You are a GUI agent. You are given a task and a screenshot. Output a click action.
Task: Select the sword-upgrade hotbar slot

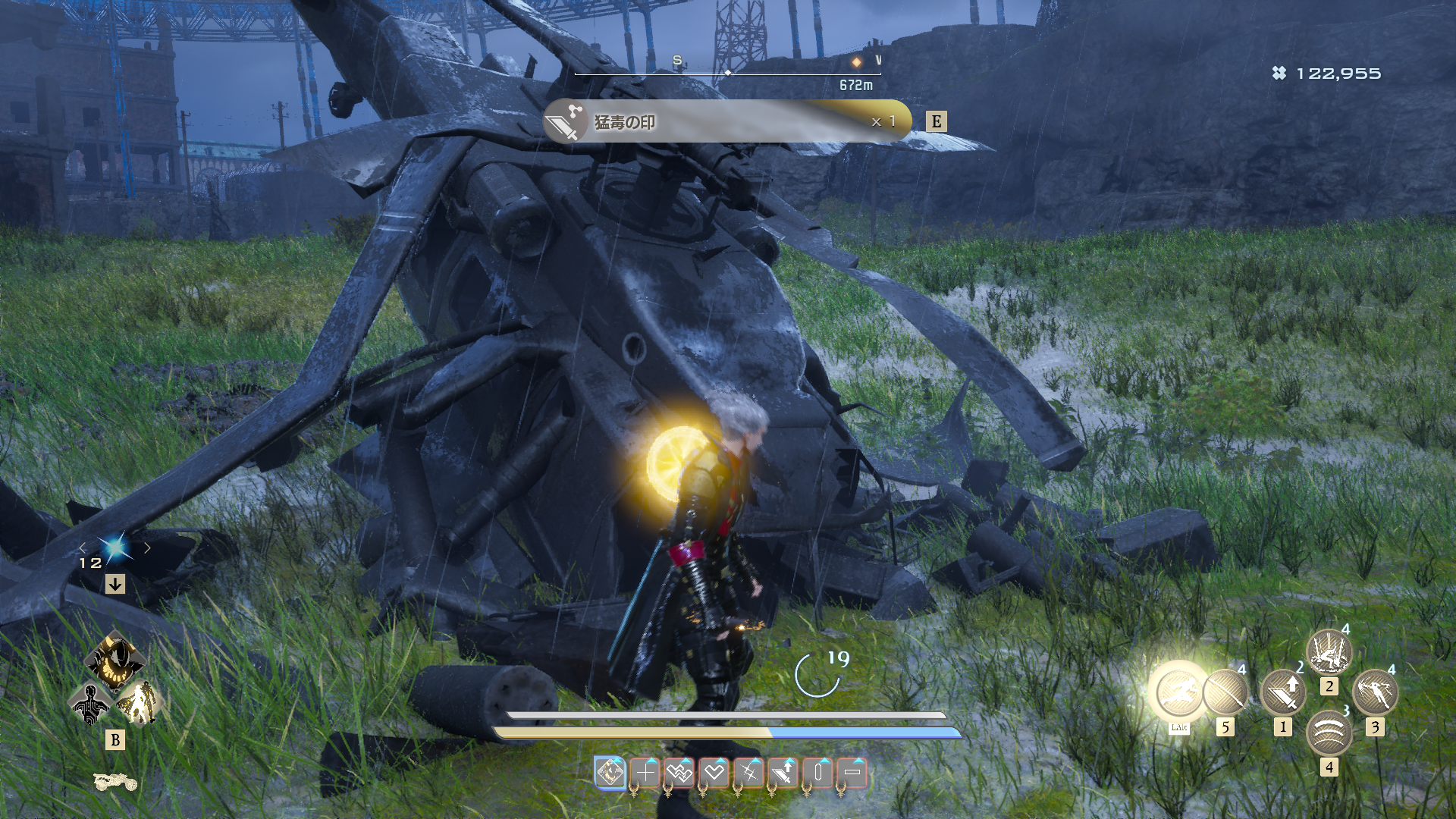coord(783,773)
